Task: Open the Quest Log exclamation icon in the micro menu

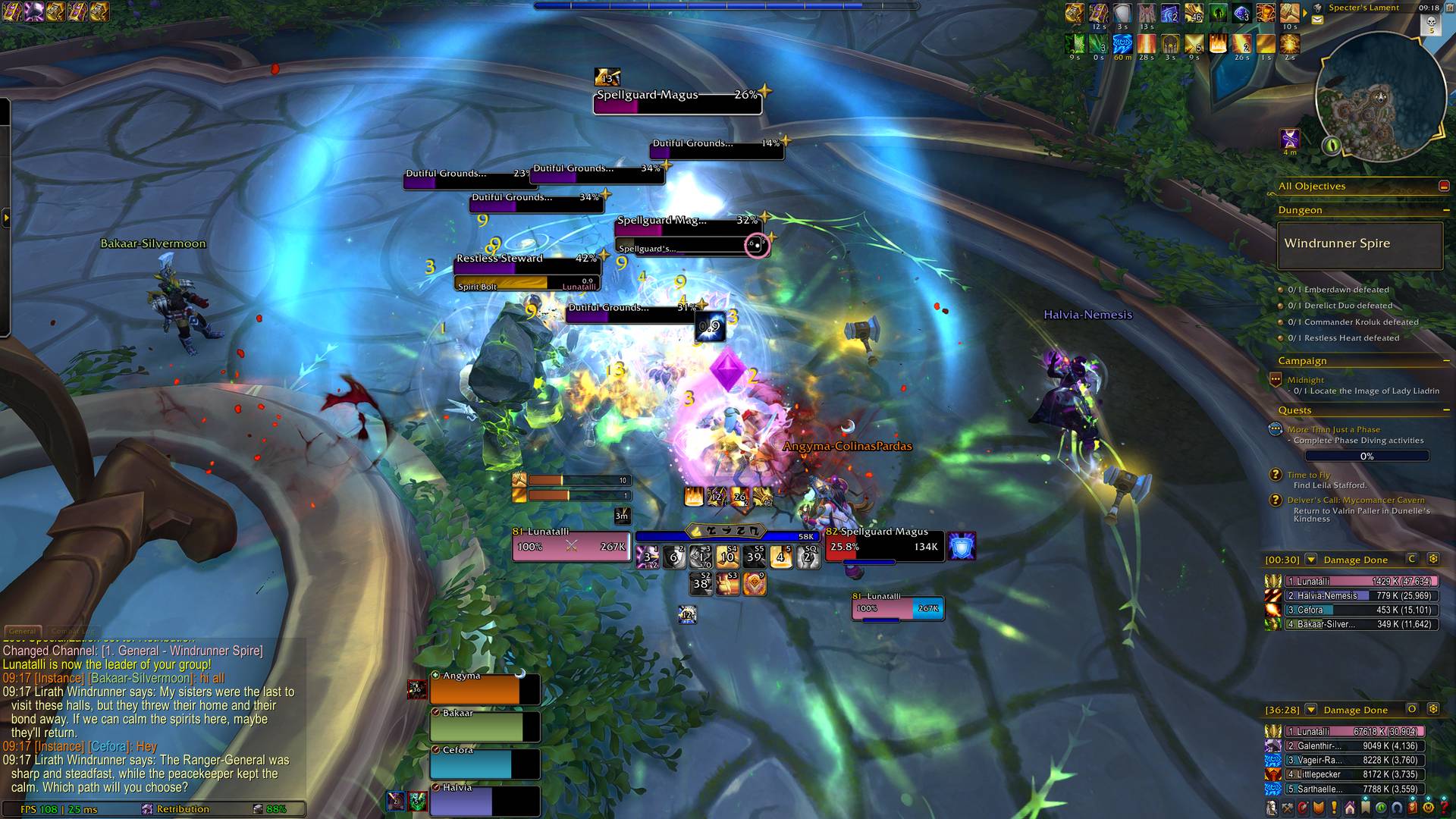Action: (x=1334, y=806)
